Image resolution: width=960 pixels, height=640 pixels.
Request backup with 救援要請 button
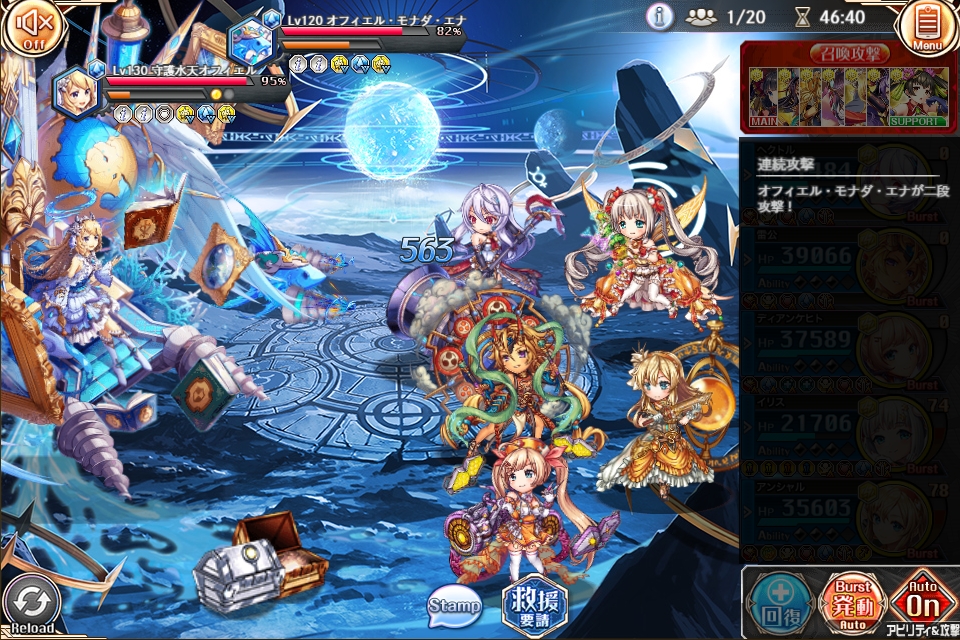[534, 605]
